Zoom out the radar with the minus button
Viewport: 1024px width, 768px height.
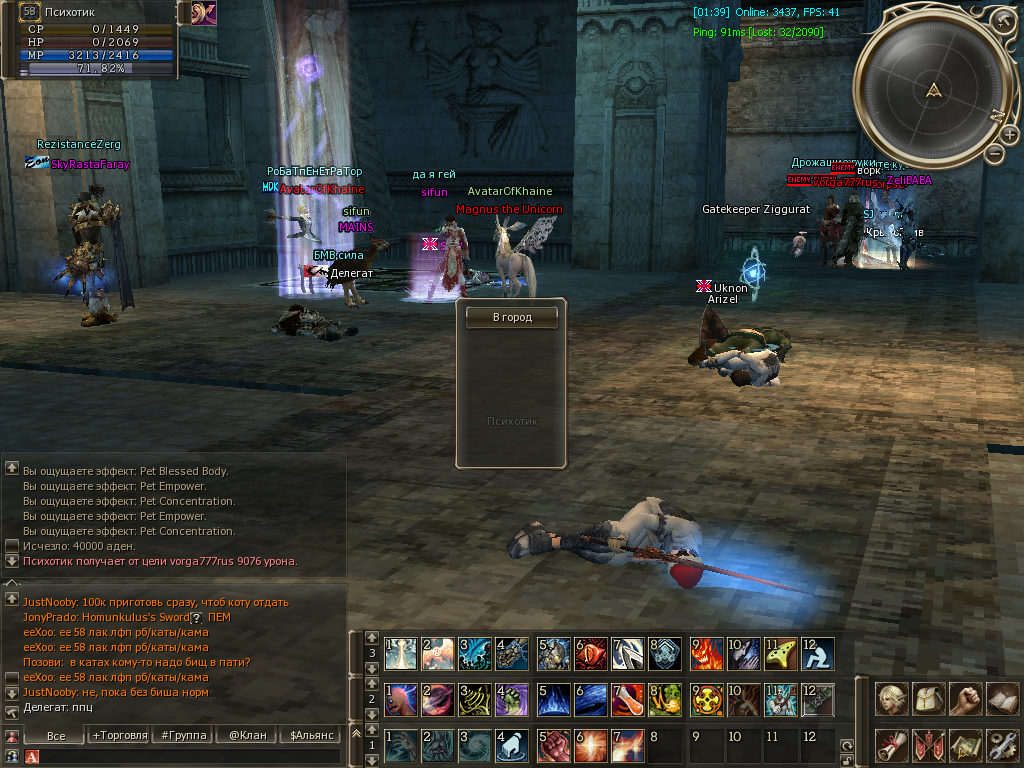click(x=994, y=153)
